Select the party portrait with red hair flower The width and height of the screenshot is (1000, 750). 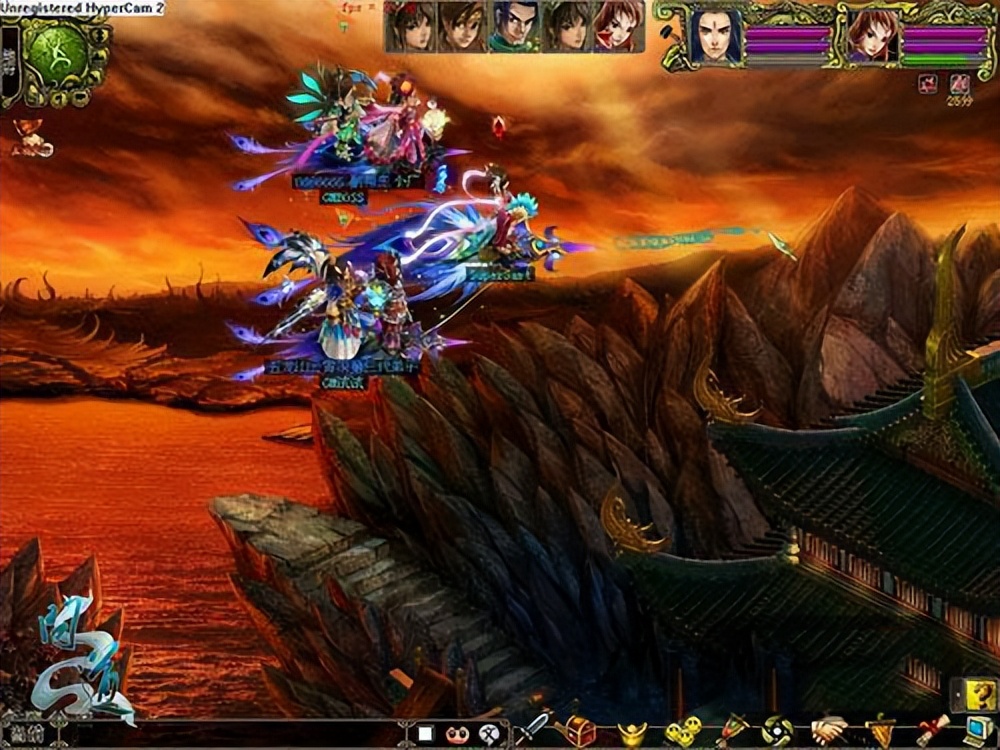pos(411,26)
